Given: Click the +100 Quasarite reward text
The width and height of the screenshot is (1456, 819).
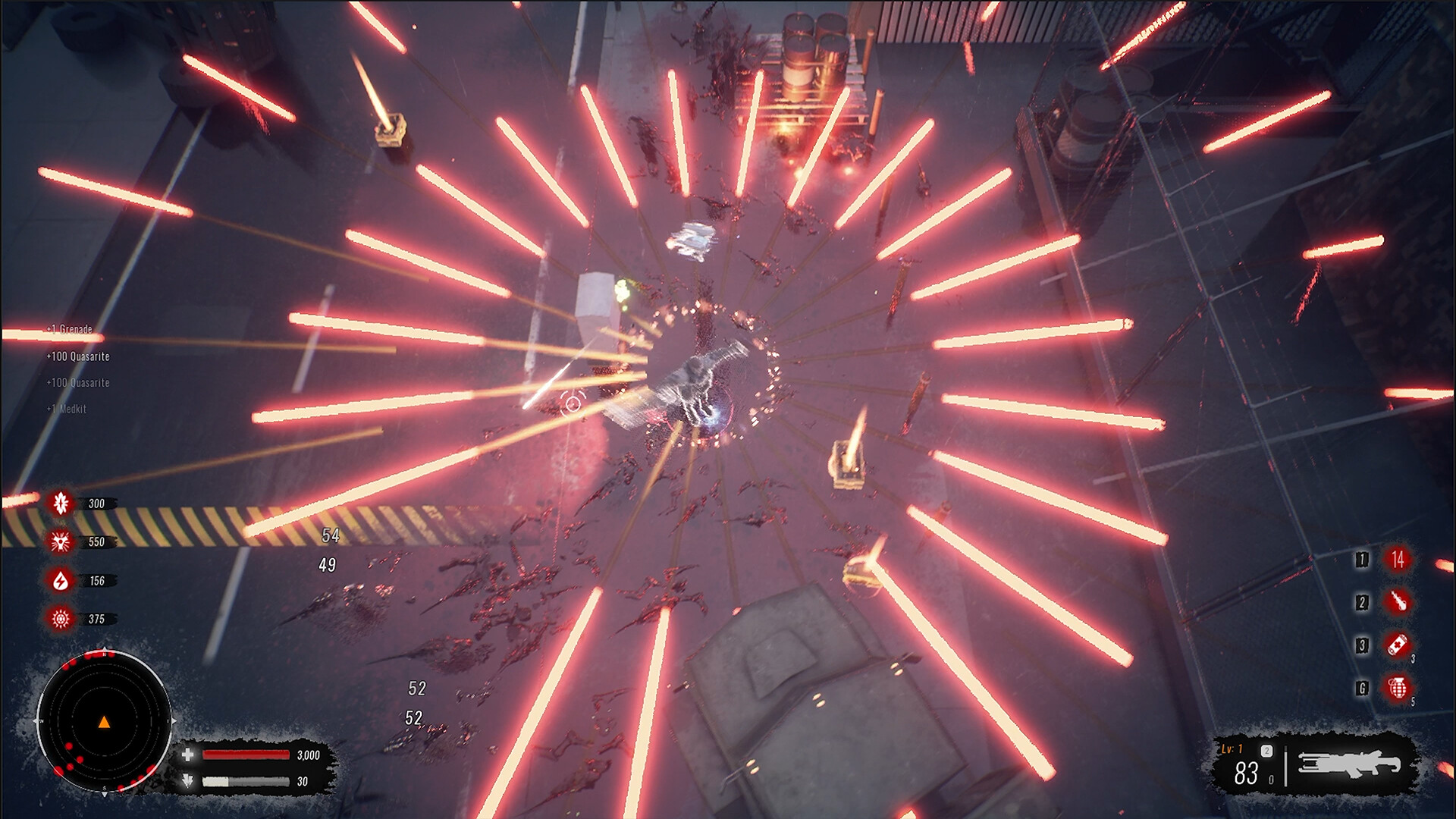Looking at the screenshot, I should coord(78,356).
